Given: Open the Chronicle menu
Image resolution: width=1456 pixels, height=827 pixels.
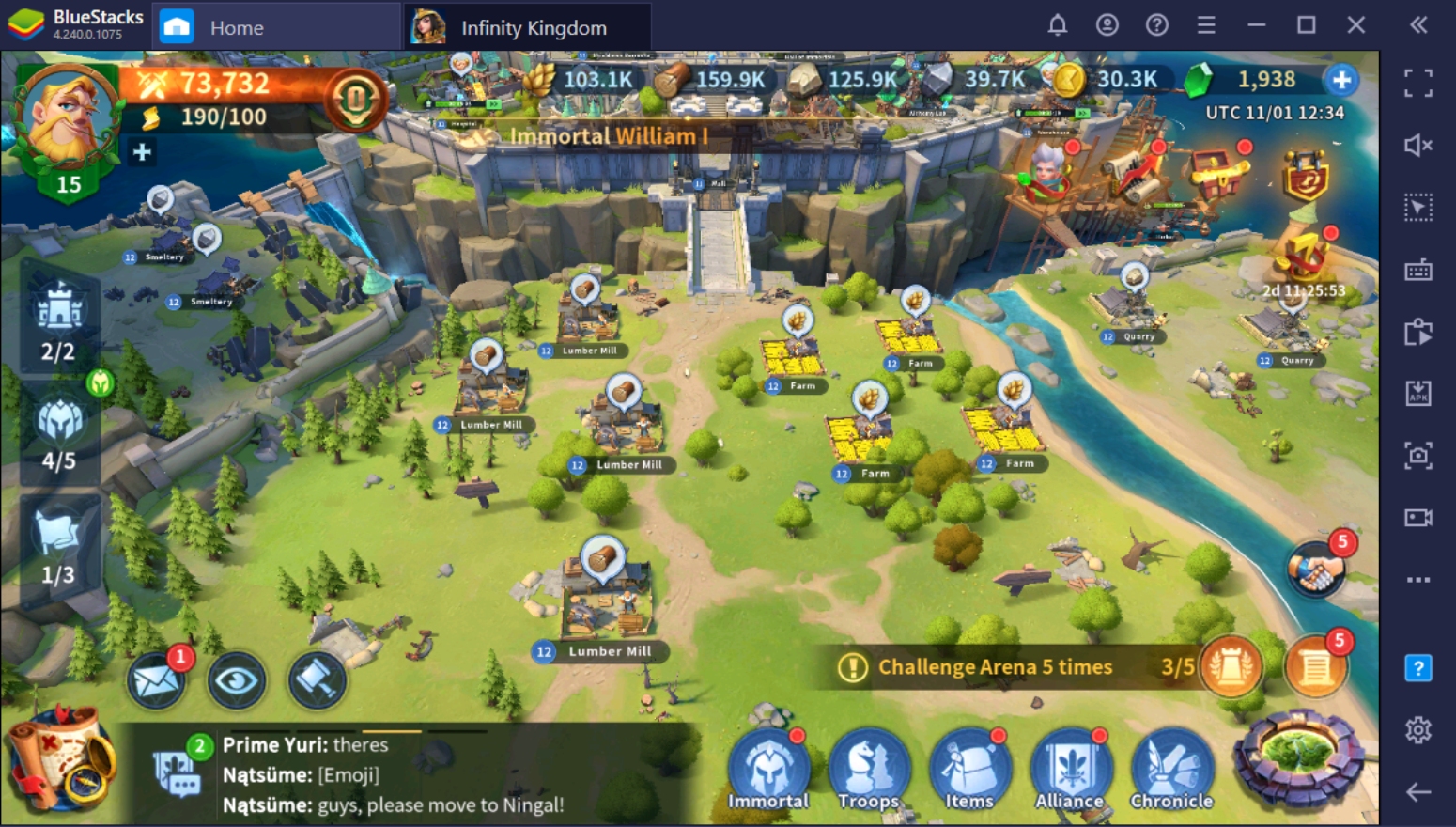Looking at the screenshot, I should point(1171,771).
